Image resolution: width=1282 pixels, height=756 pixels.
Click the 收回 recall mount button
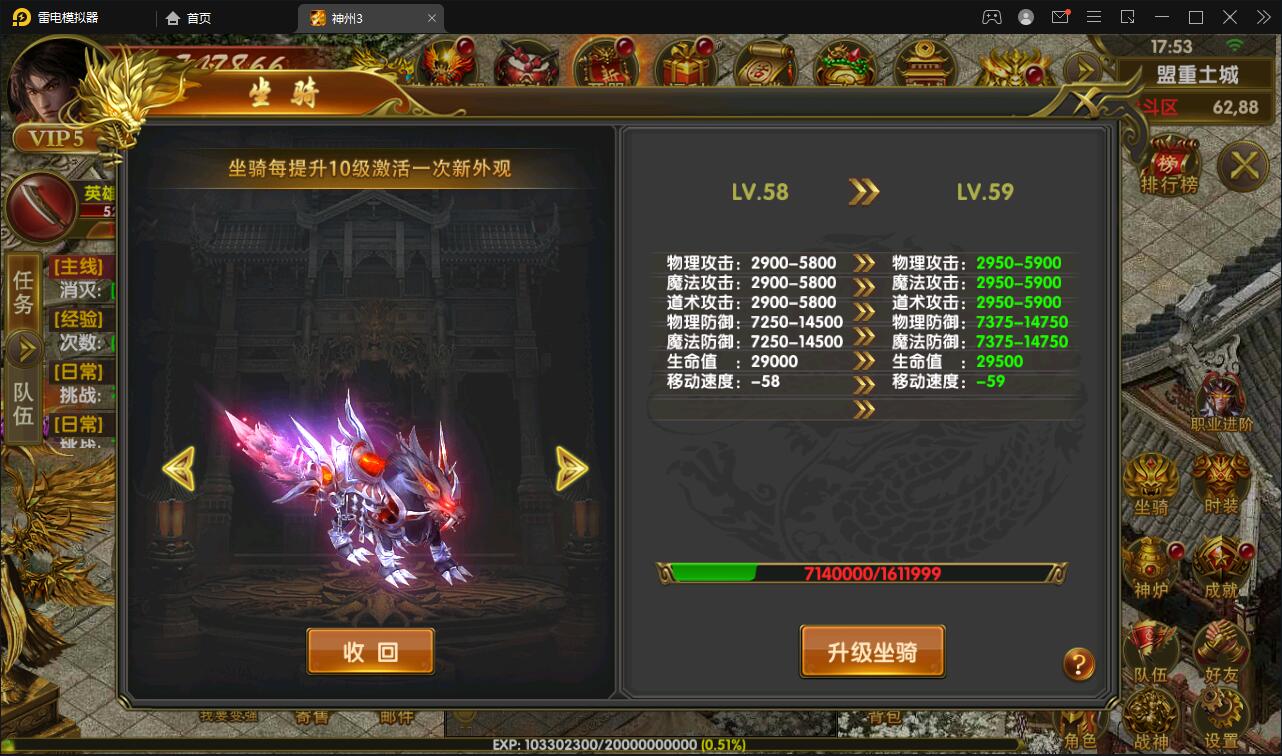371,650
